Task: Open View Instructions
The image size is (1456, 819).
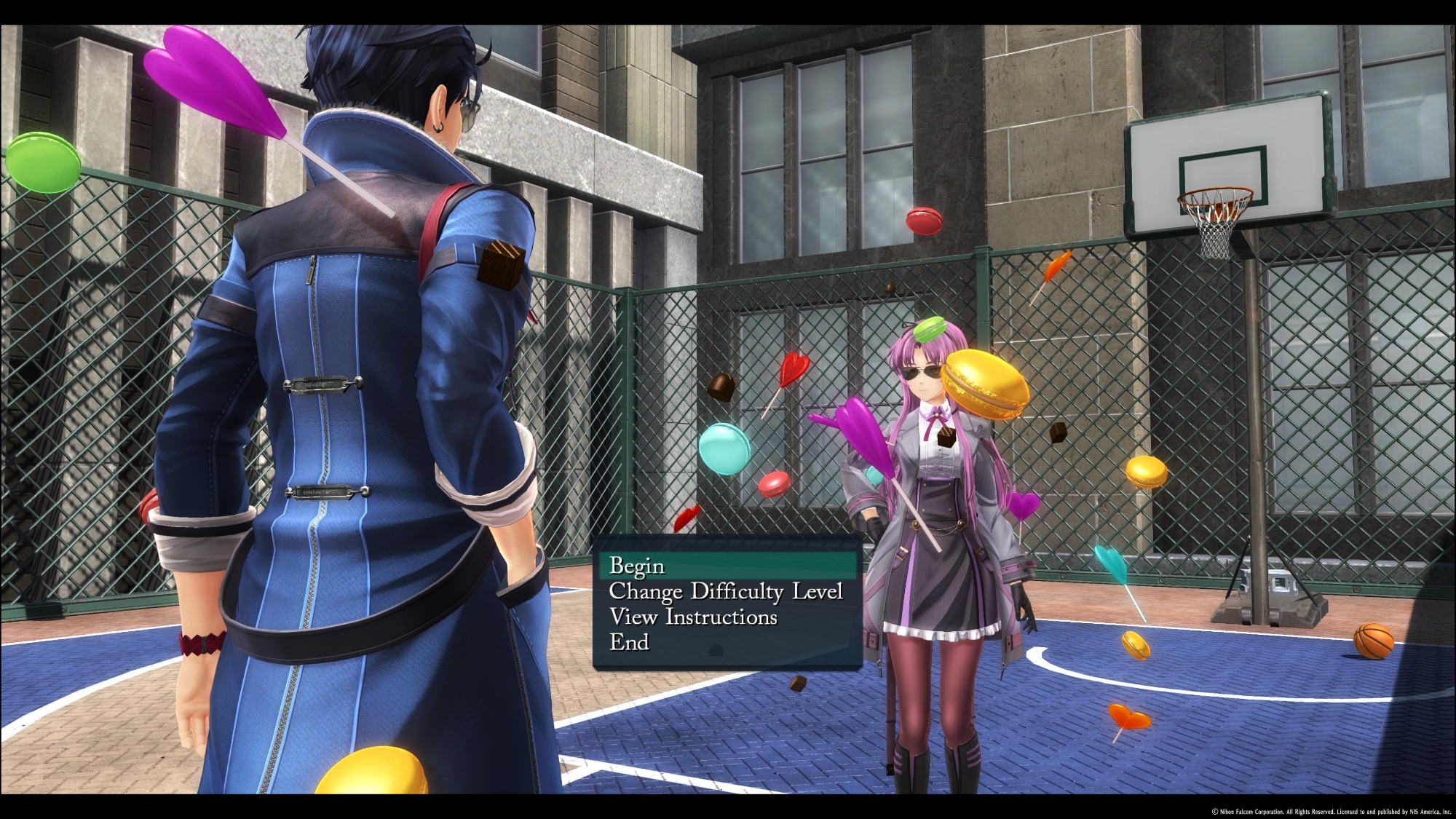Action: 693,617
